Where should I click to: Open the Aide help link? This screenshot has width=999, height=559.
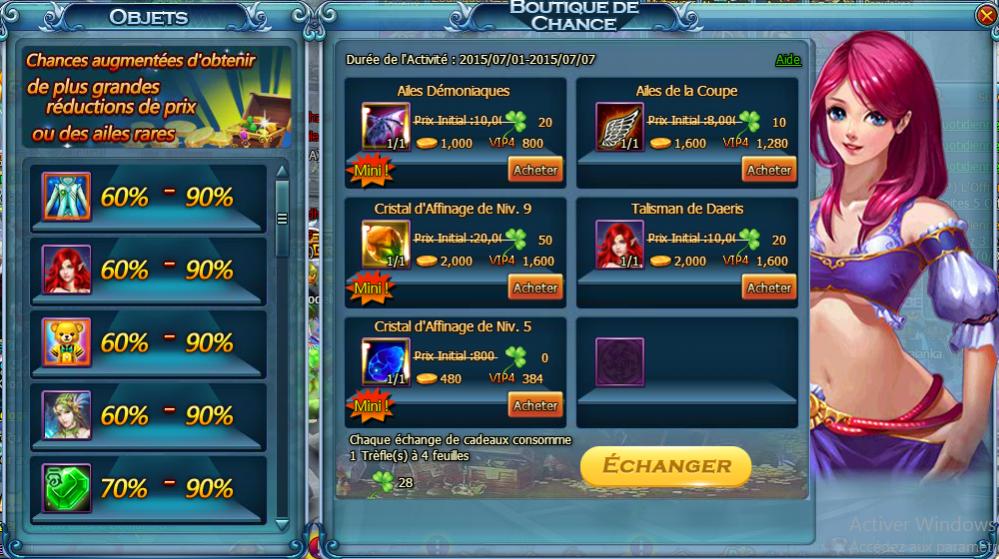click(788, 60)
